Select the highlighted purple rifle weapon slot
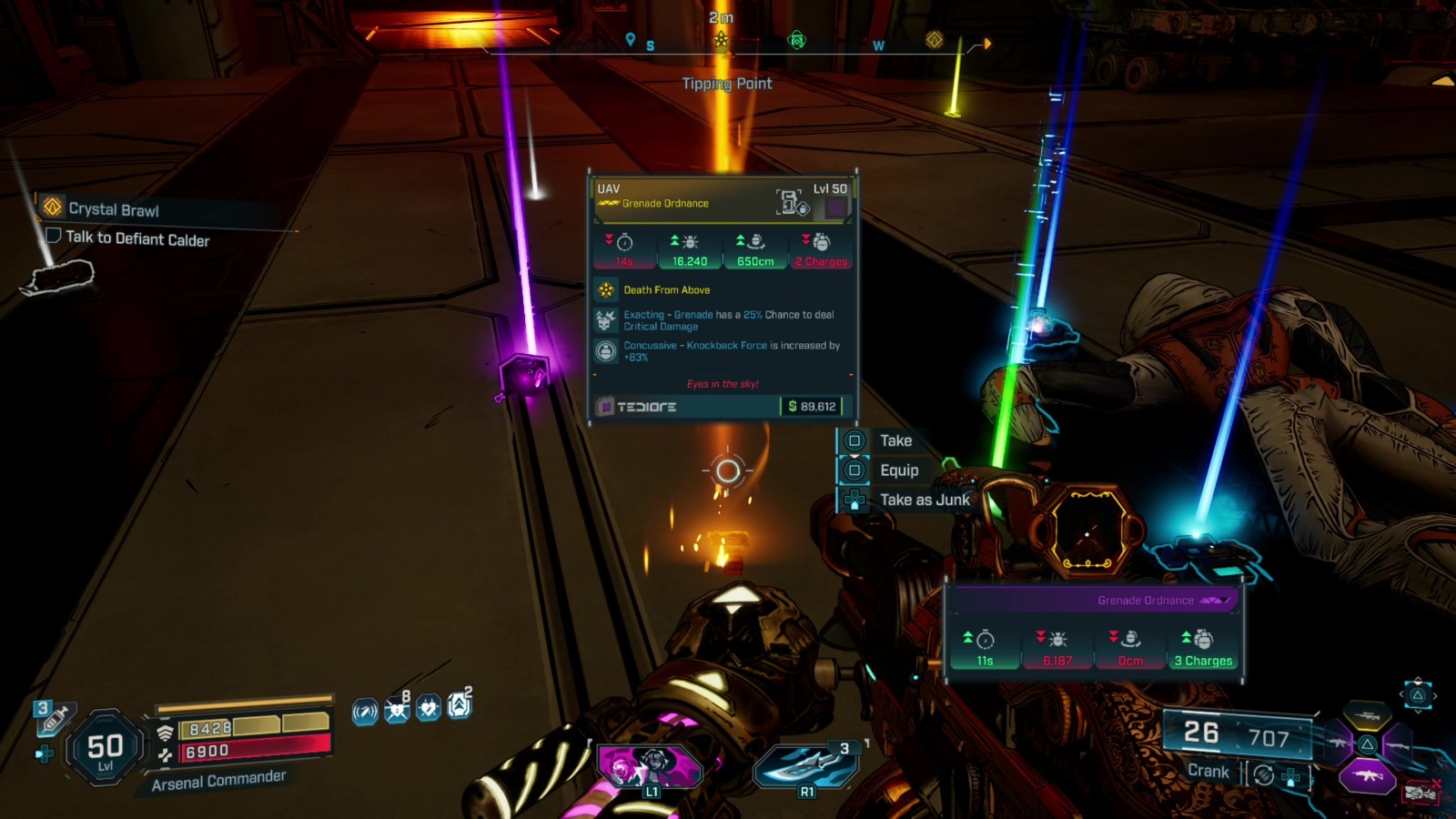The image size is (1456, 819). click(x=1367, y=775)
